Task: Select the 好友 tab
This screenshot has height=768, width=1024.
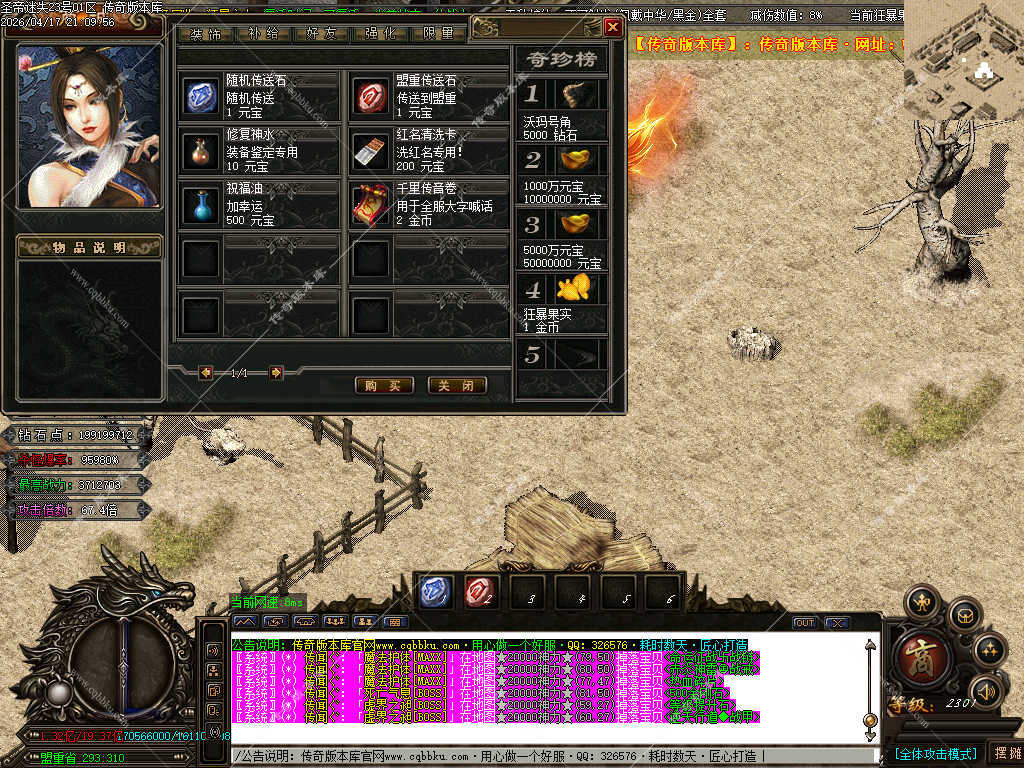Action: [x=322, y=33]
